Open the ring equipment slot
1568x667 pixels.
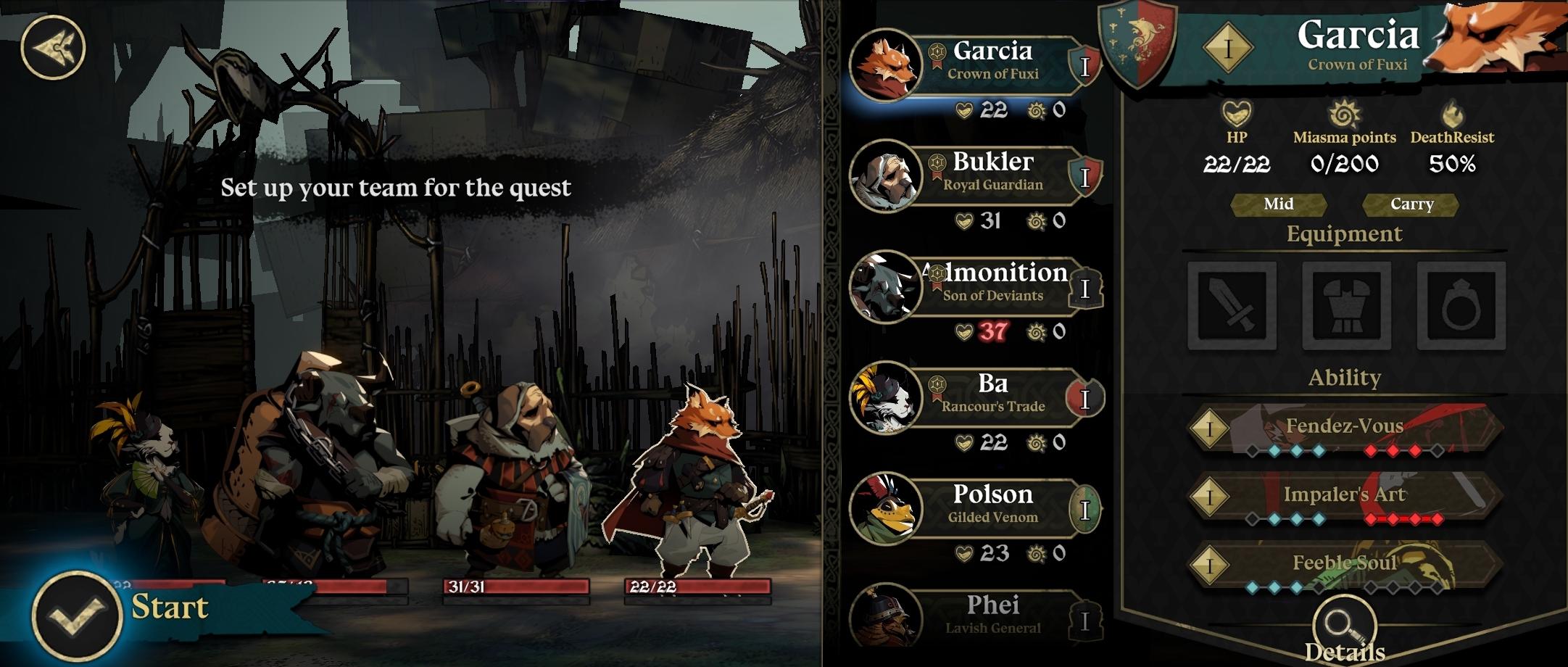[1461, 306]
